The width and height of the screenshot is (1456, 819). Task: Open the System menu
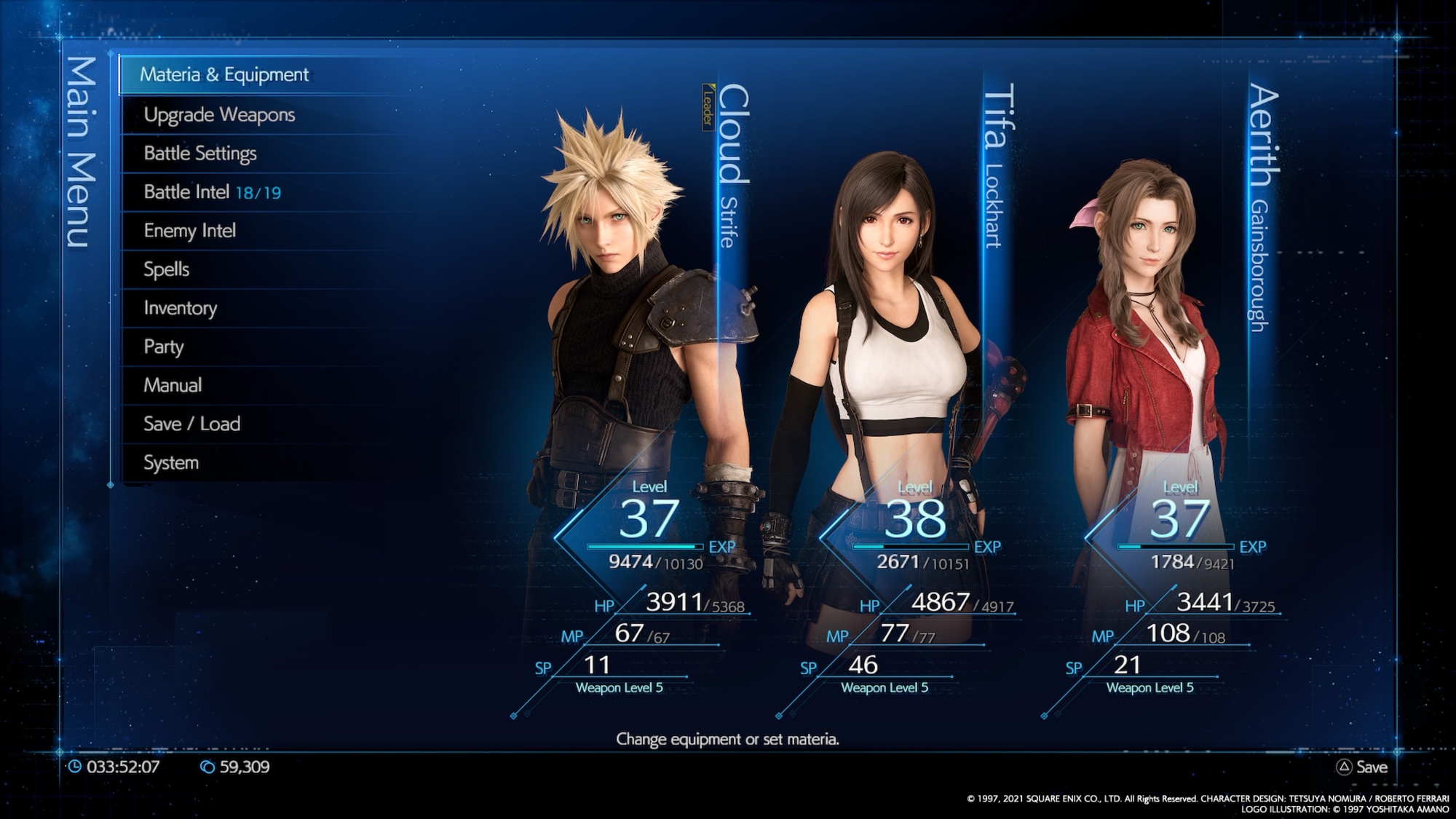pyautogui.click(x=171, y=462)
